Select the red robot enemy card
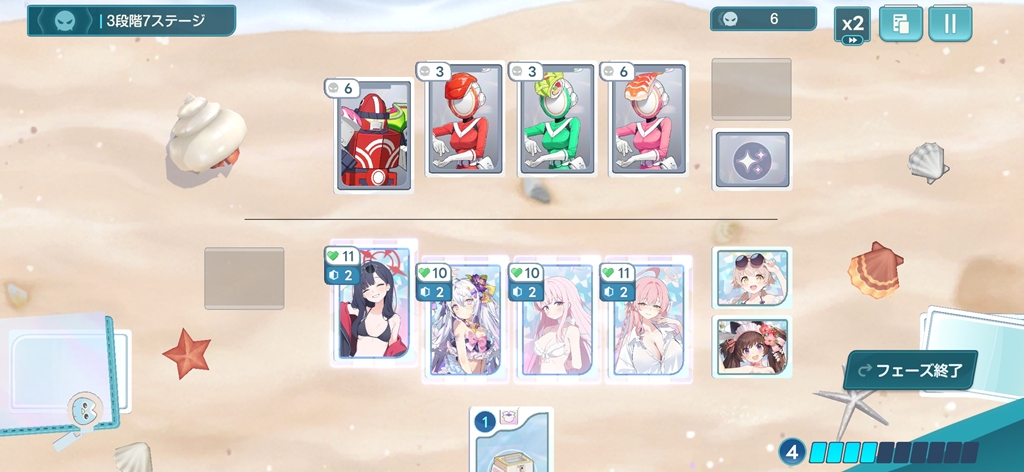Image resolution: width=1024 pixels, height=472 pixels. [372, 135]
